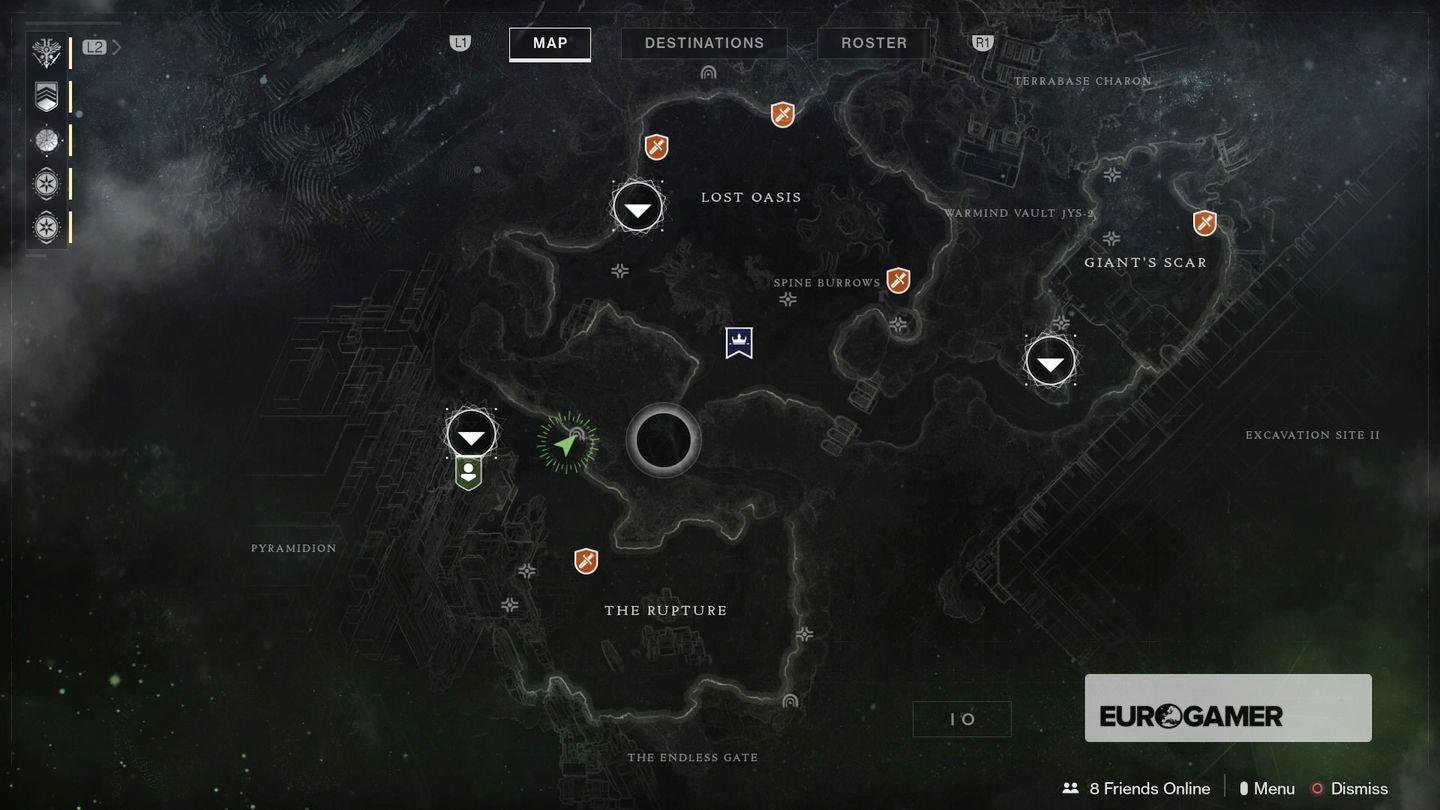Choose the landing zone above the vendor icon

click(471, 435)
